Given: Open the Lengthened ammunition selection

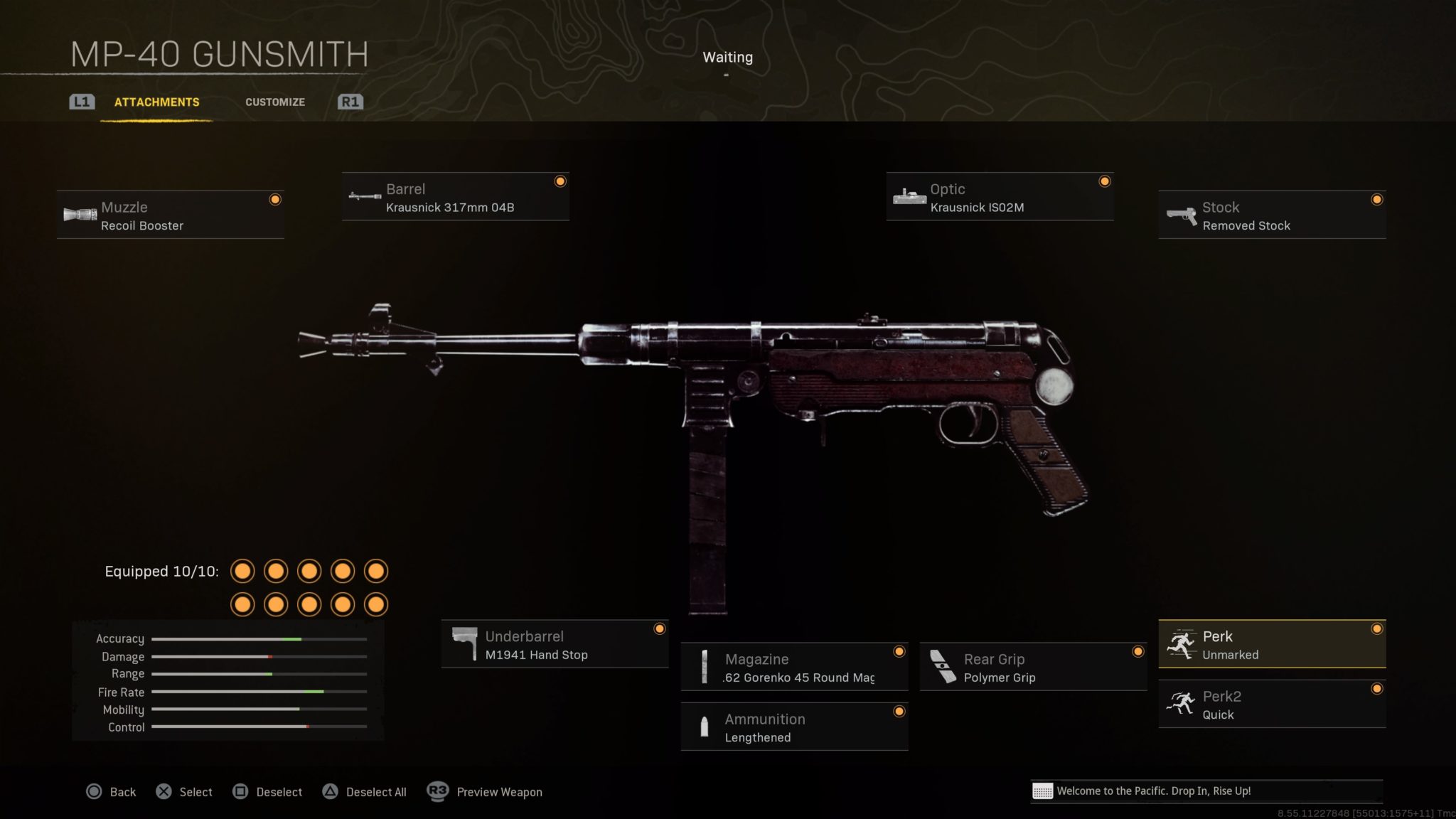Looking at the screenshot, I should pos(794,727).
